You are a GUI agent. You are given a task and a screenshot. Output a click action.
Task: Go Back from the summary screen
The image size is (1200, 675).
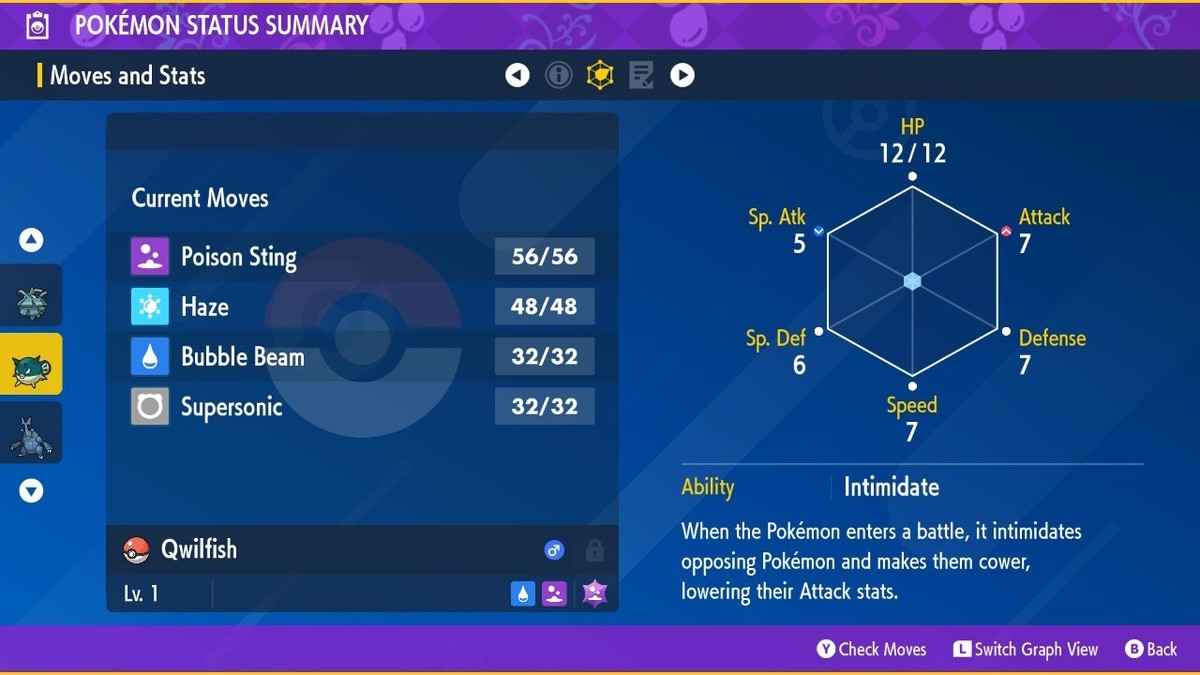[1151, 650]
